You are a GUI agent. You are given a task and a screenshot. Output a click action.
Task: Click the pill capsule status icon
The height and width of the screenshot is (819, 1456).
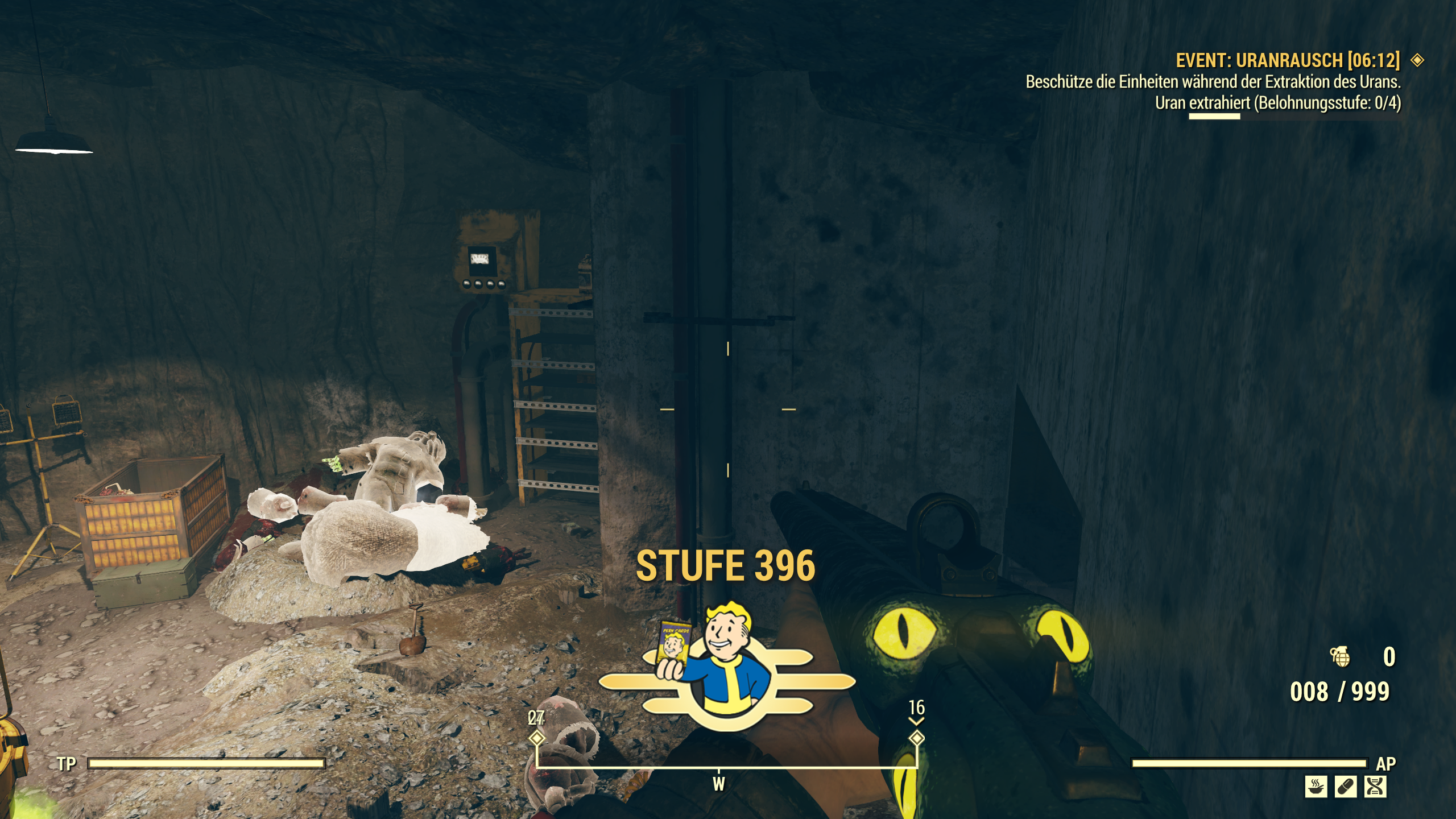1346,787
